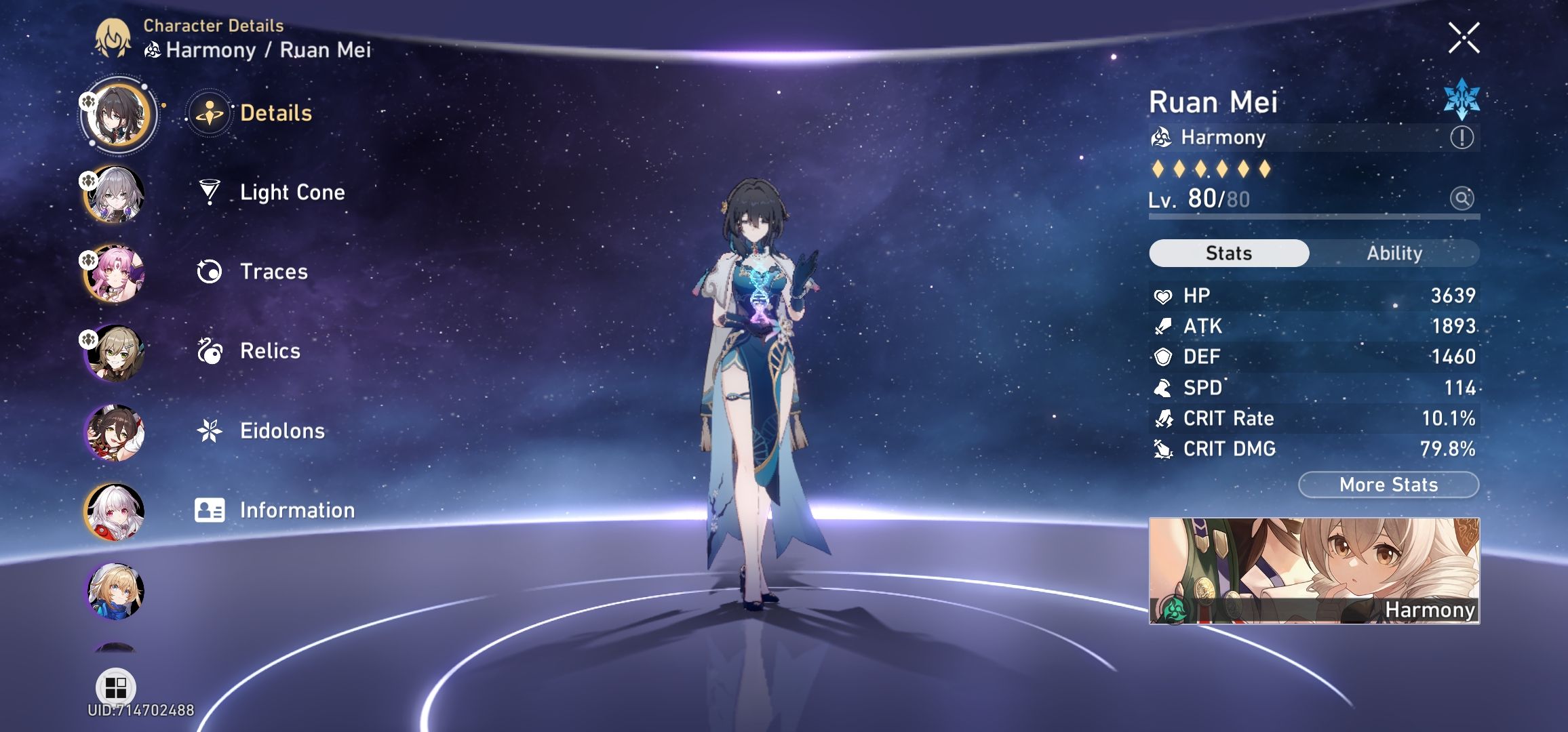1568x732 pixels.
Task: Open the More Stats panel
Action: click(x=1388, y=485)
